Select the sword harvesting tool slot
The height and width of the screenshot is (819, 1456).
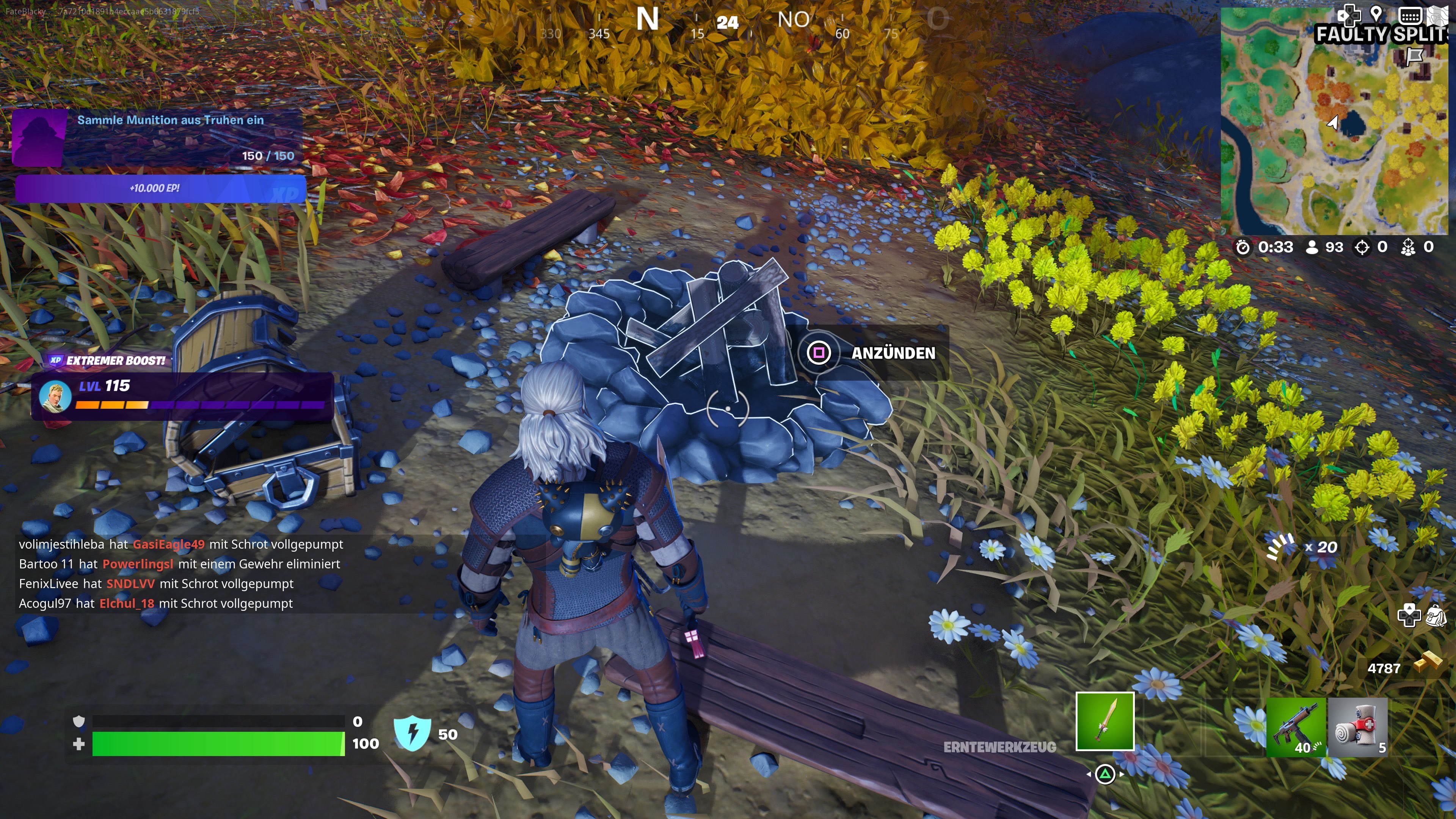1105,721
